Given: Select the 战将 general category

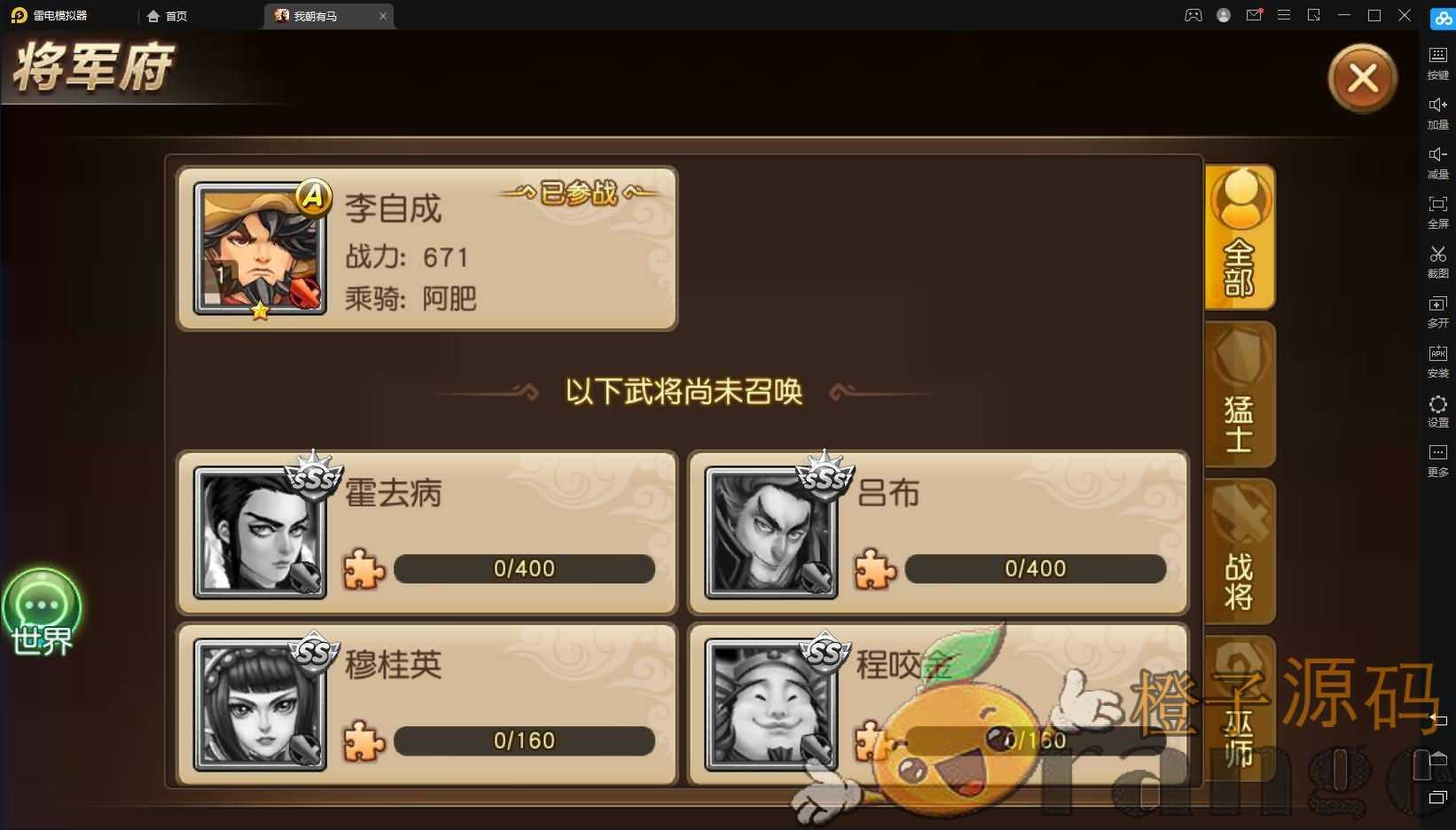Looking at the screenshot, I should pos(1239,552).
